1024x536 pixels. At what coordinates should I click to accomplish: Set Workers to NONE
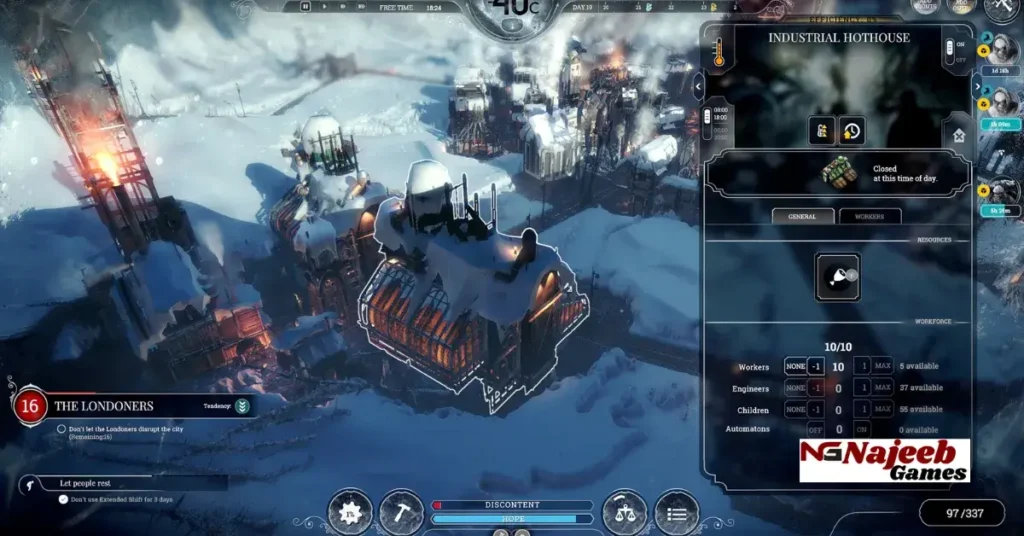(795, 366)
